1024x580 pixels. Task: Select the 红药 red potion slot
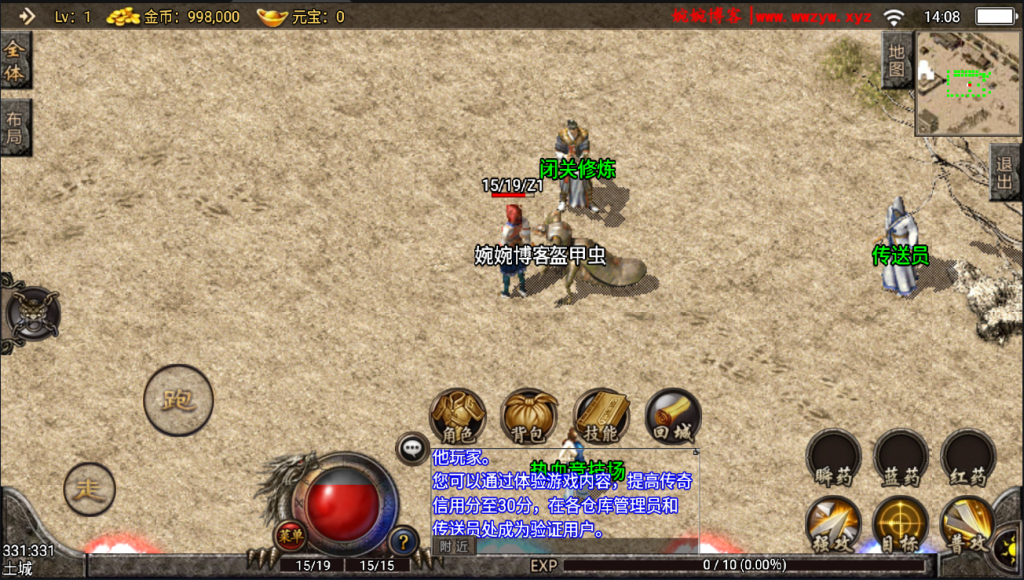[968, 458]
